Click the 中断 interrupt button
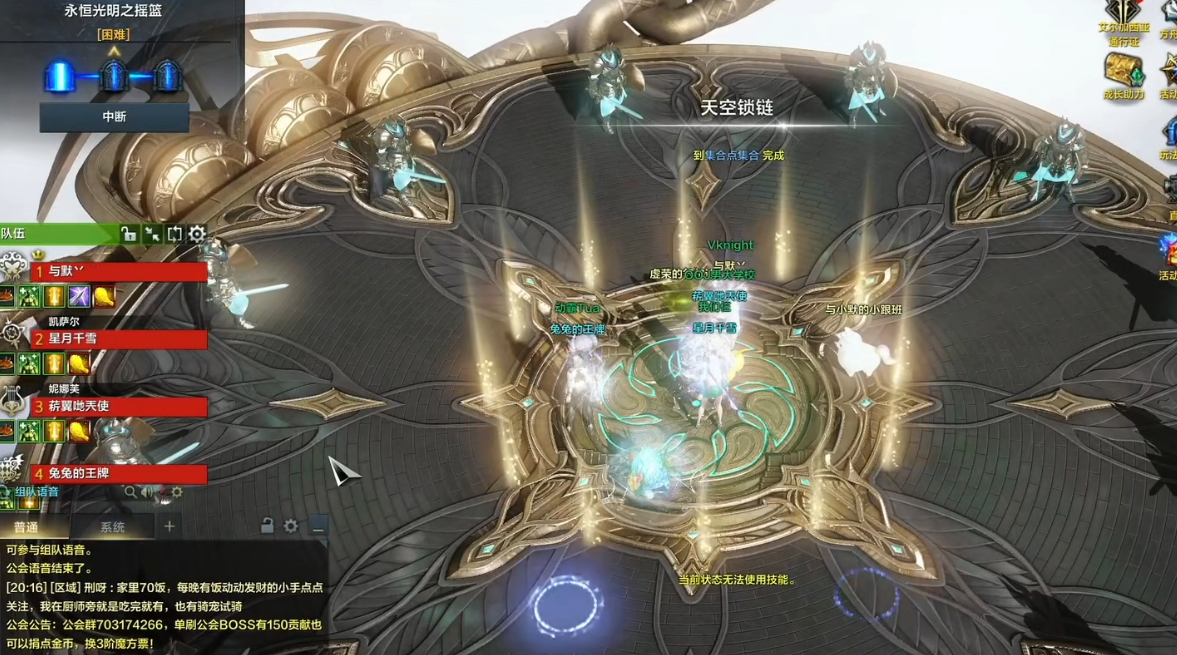This screenshot has height=655, width=1177. pyautogui.click(x=114, y=117)
